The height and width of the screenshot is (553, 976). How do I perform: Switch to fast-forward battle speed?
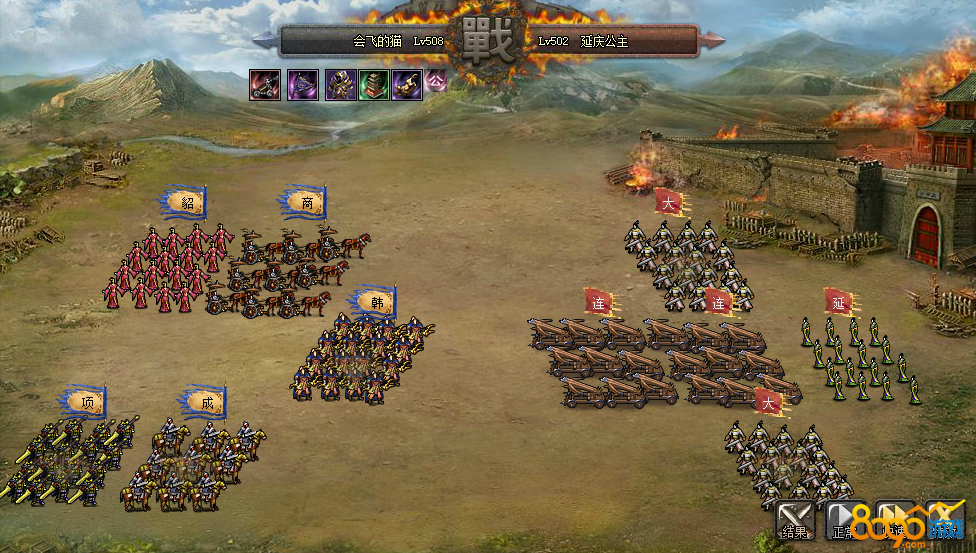[x=895, y=520]
